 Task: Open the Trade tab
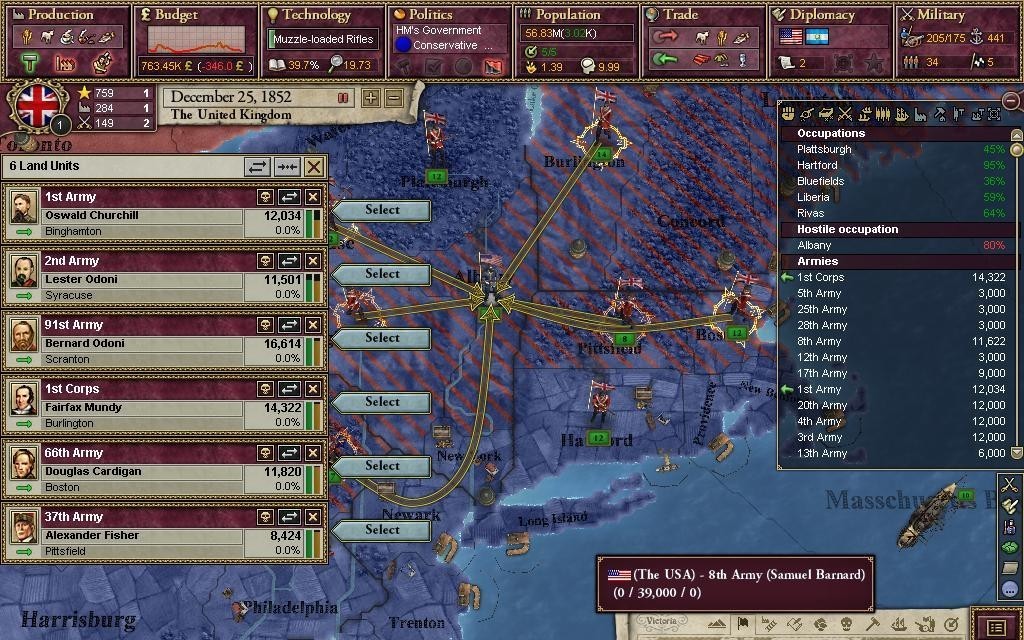[680, 15]
